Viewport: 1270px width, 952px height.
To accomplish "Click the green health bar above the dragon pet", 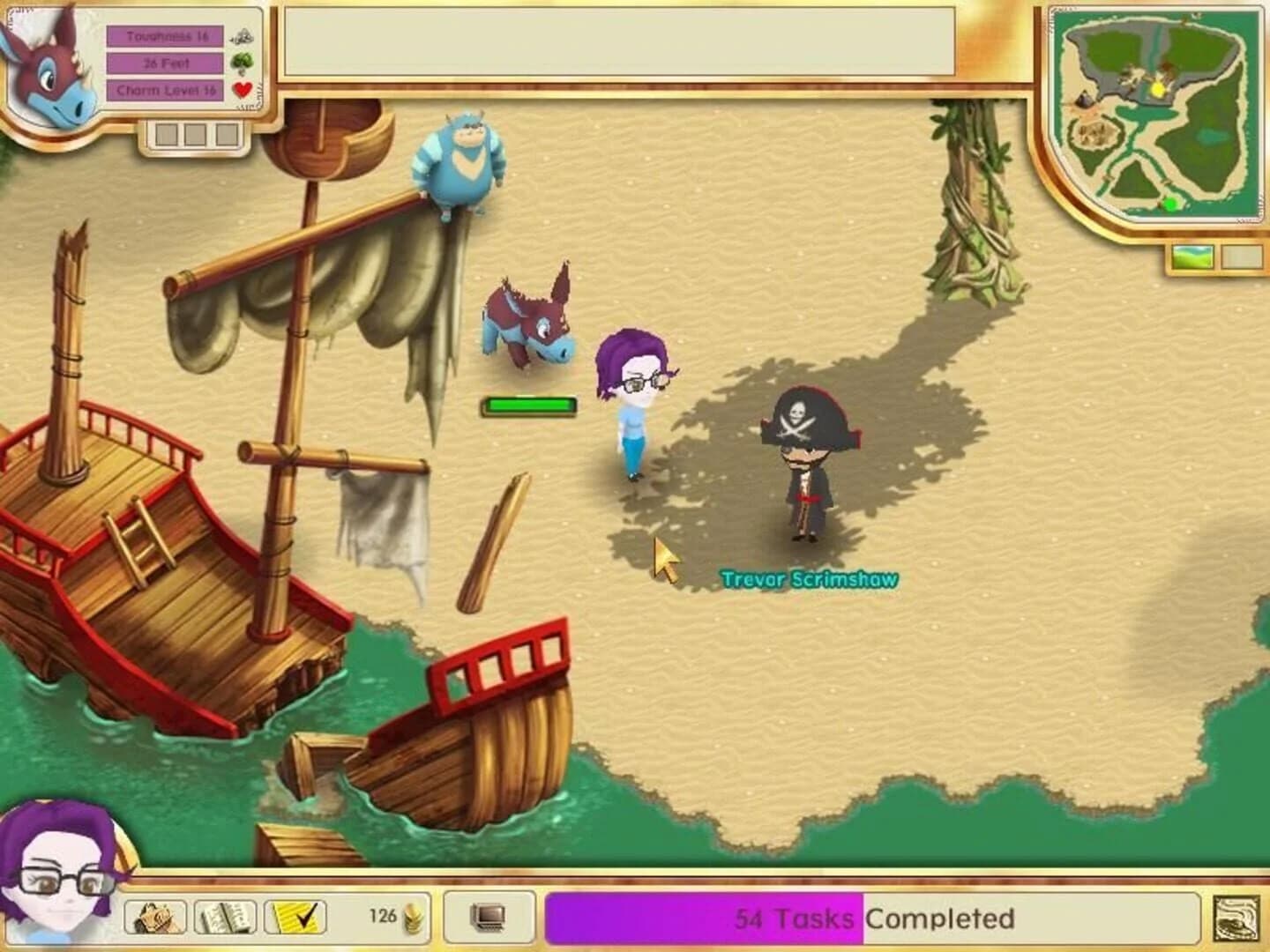I will 527,405.
